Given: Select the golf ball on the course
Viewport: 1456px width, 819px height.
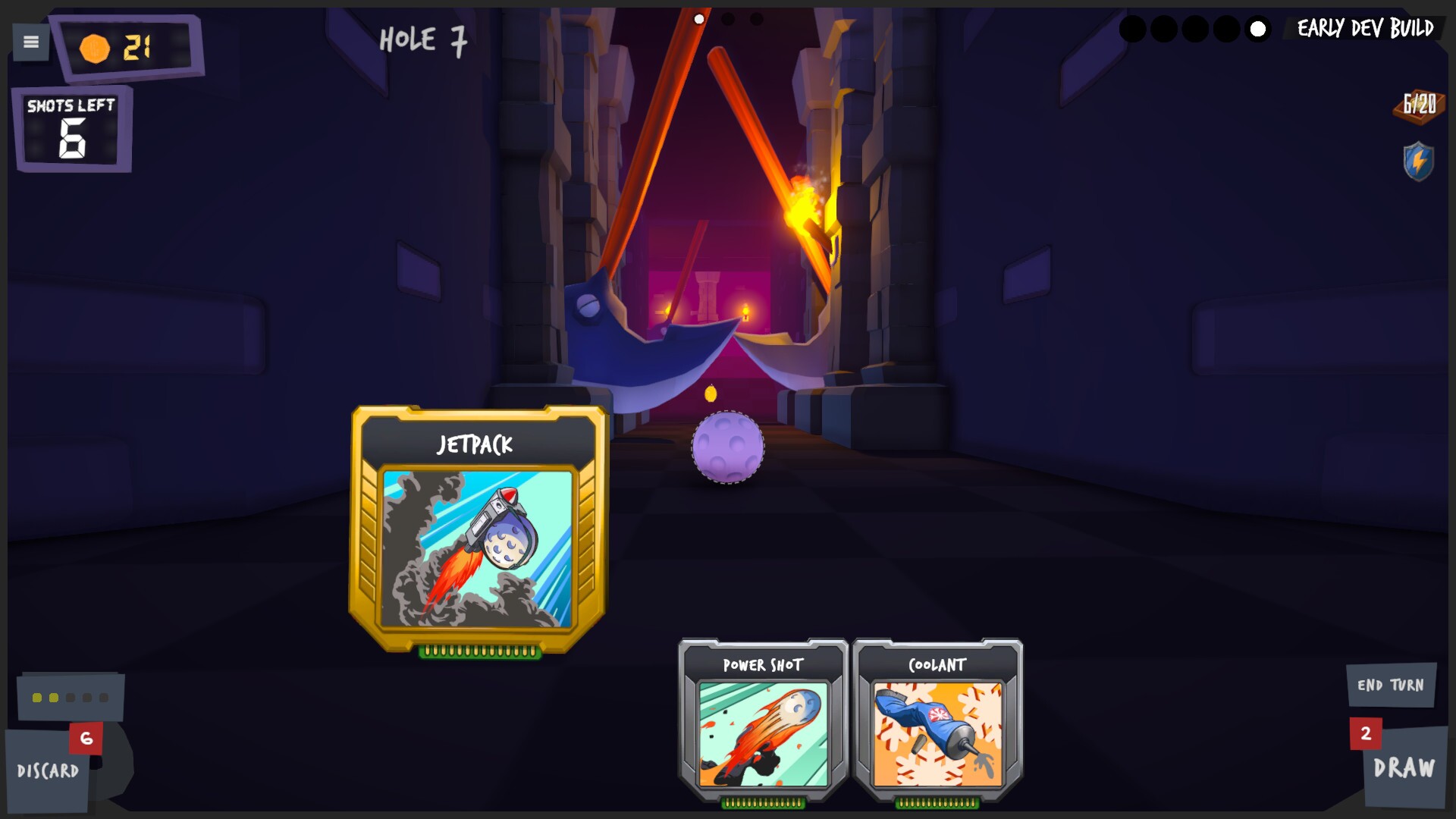Looking at the screenshot, I should click(x=726, y=447).
